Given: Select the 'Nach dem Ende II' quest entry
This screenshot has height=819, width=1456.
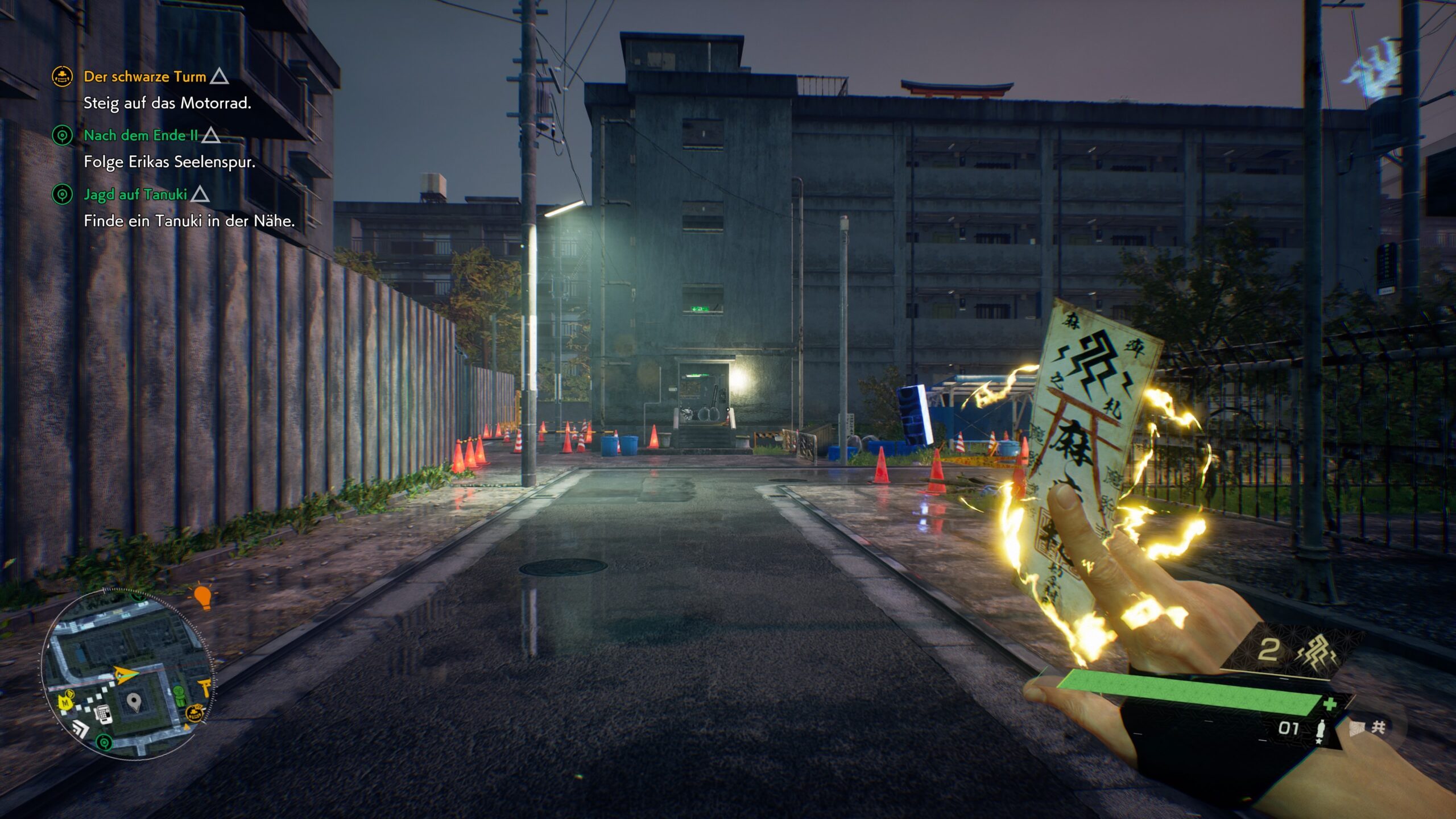Looking at the screenshot, I should point(140,135).
